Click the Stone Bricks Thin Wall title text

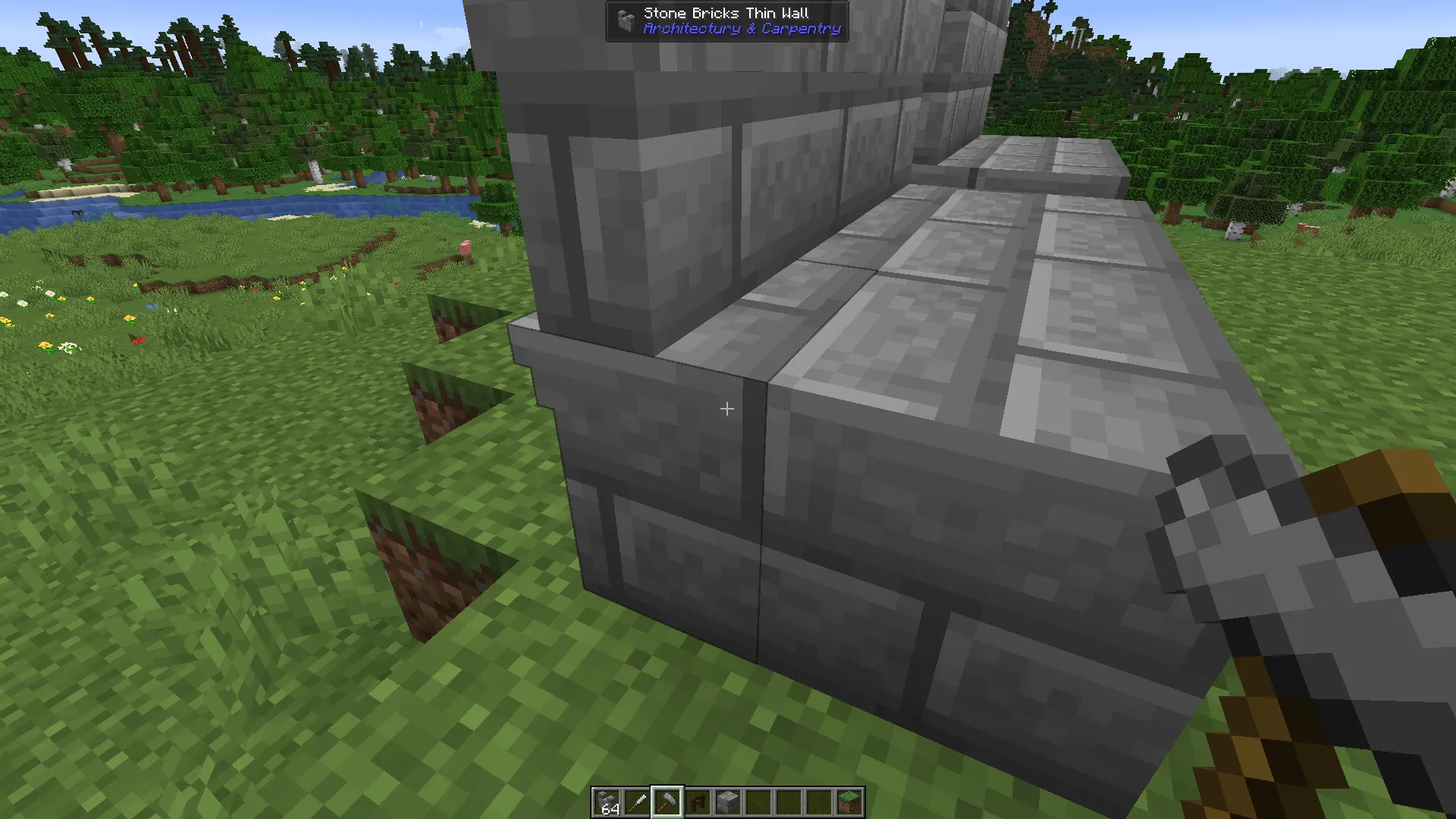[x=726, y=13]
